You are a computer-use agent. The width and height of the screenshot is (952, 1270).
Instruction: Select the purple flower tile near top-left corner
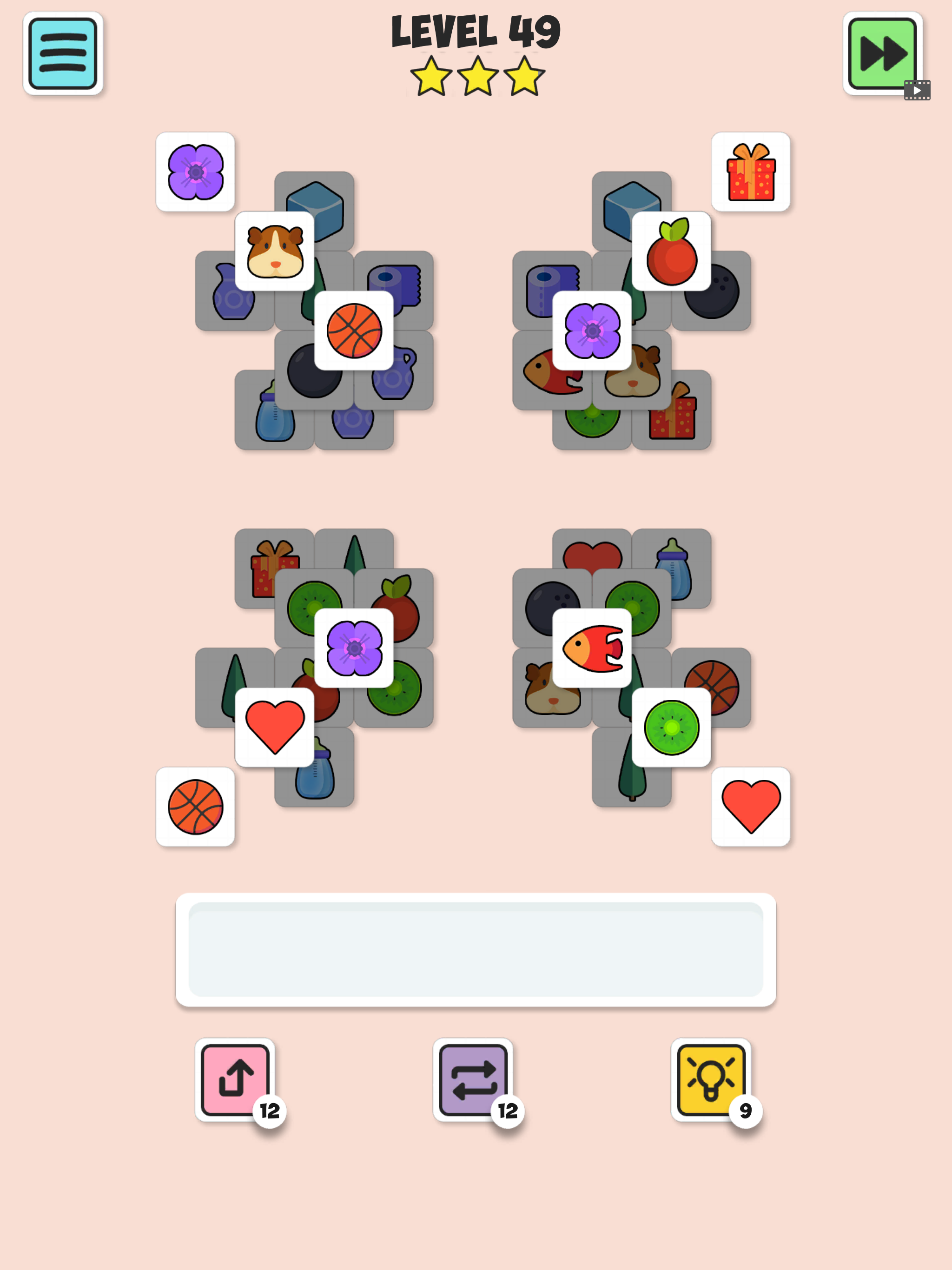click(x=196, y=170)
